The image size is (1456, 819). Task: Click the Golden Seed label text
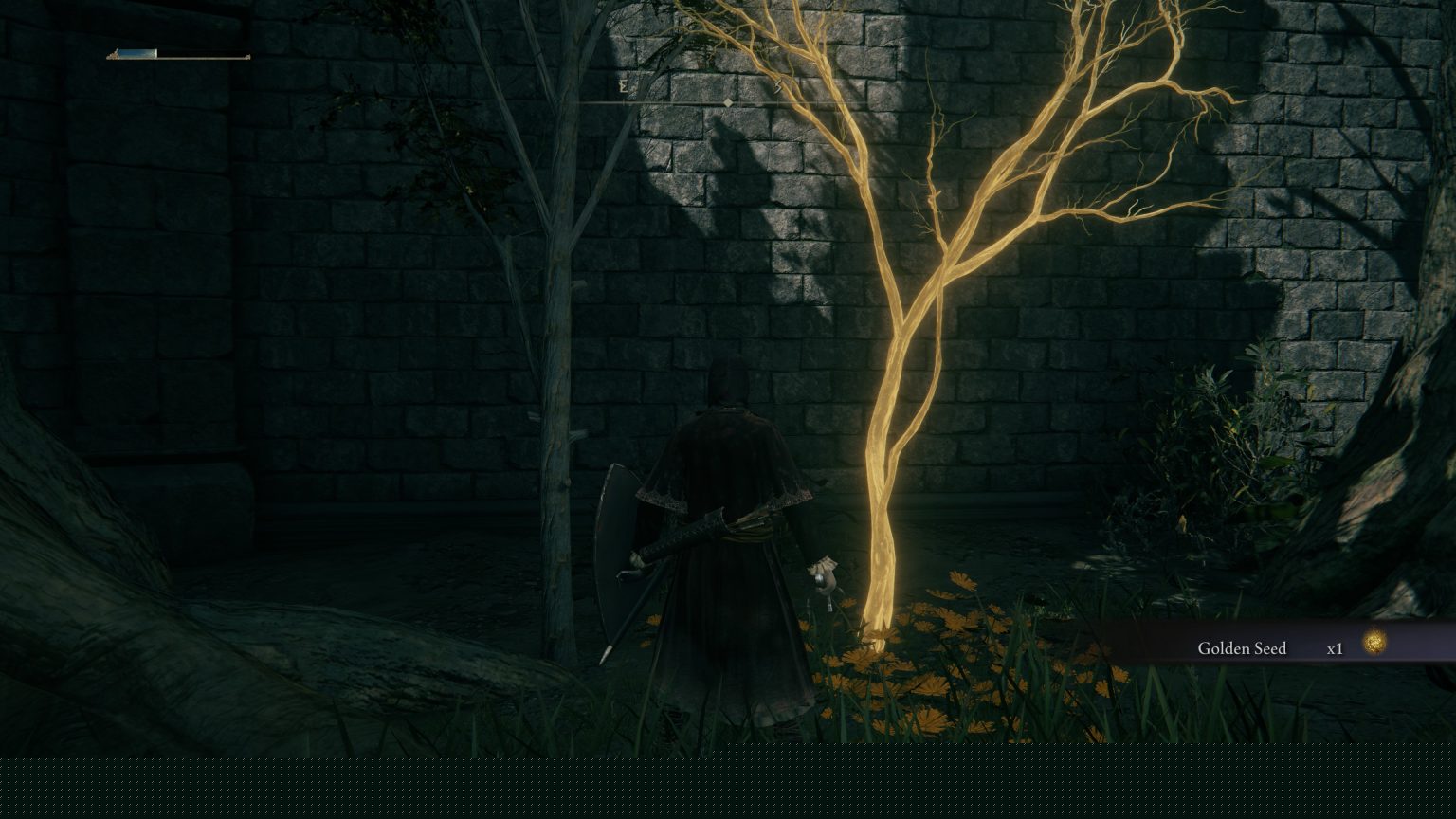click(1242, 648)
